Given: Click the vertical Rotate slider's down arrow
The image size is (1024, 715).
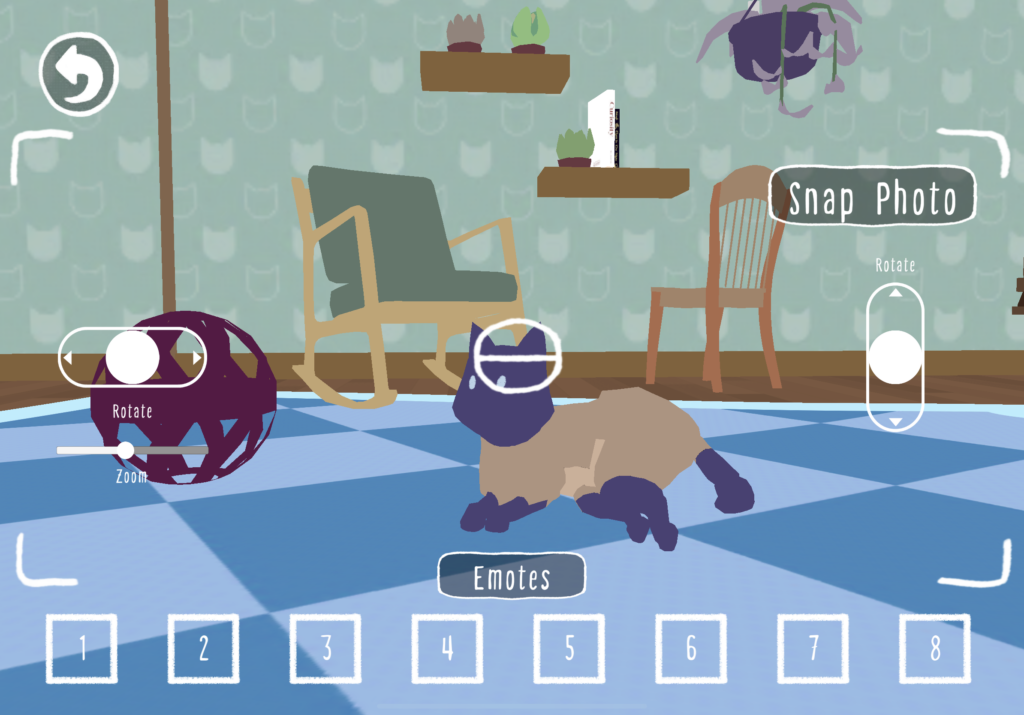Looking at the screenshot, I should tap(895, 422).
